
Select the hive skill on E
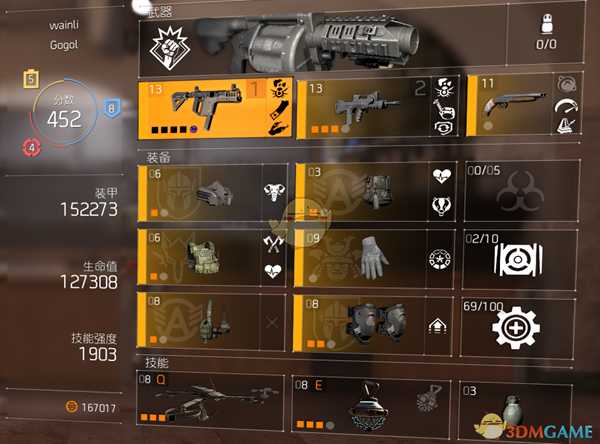coord(372,400)
